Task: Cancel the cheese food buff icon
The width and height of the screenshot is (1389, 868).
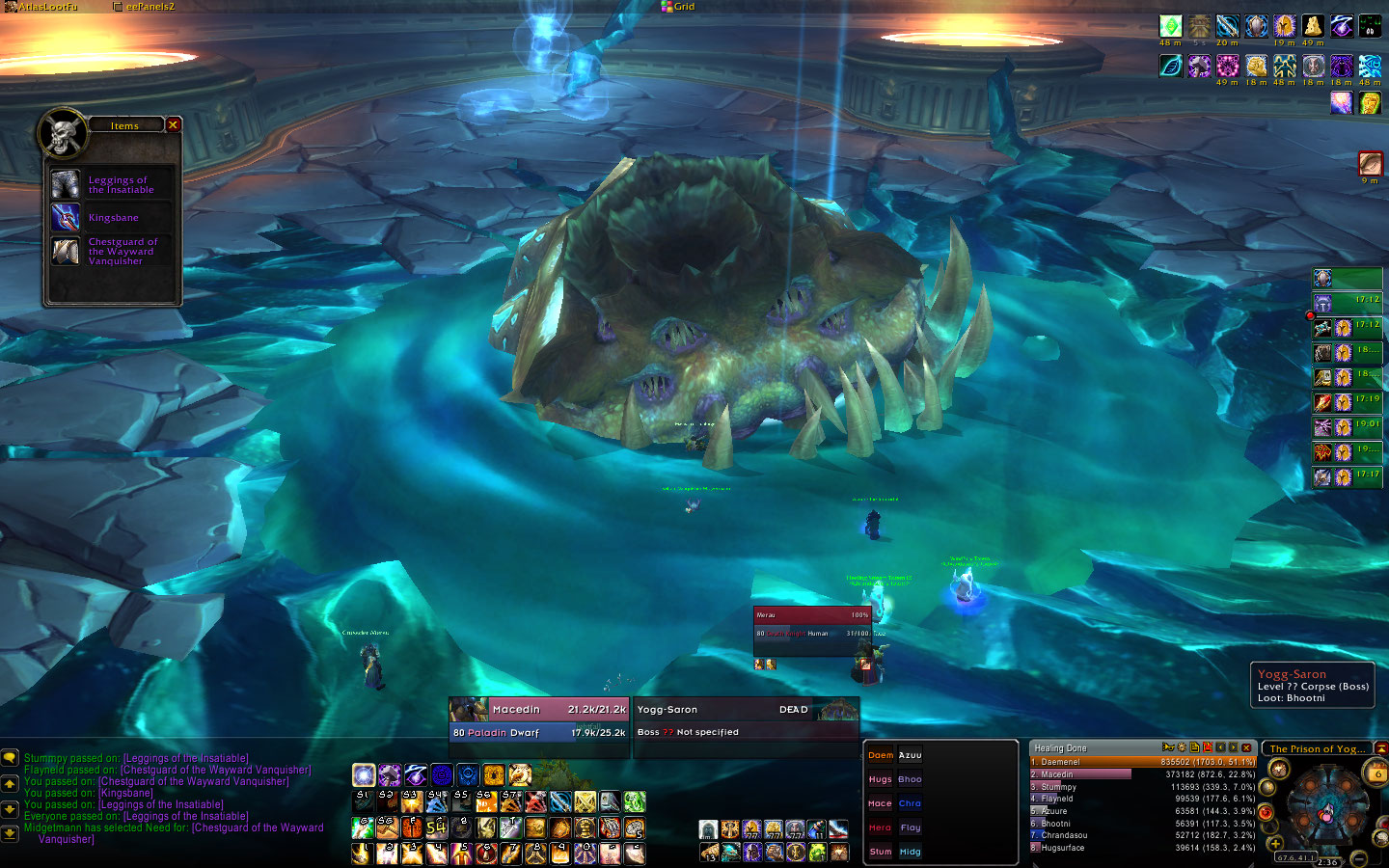Action: point(1313,26)
